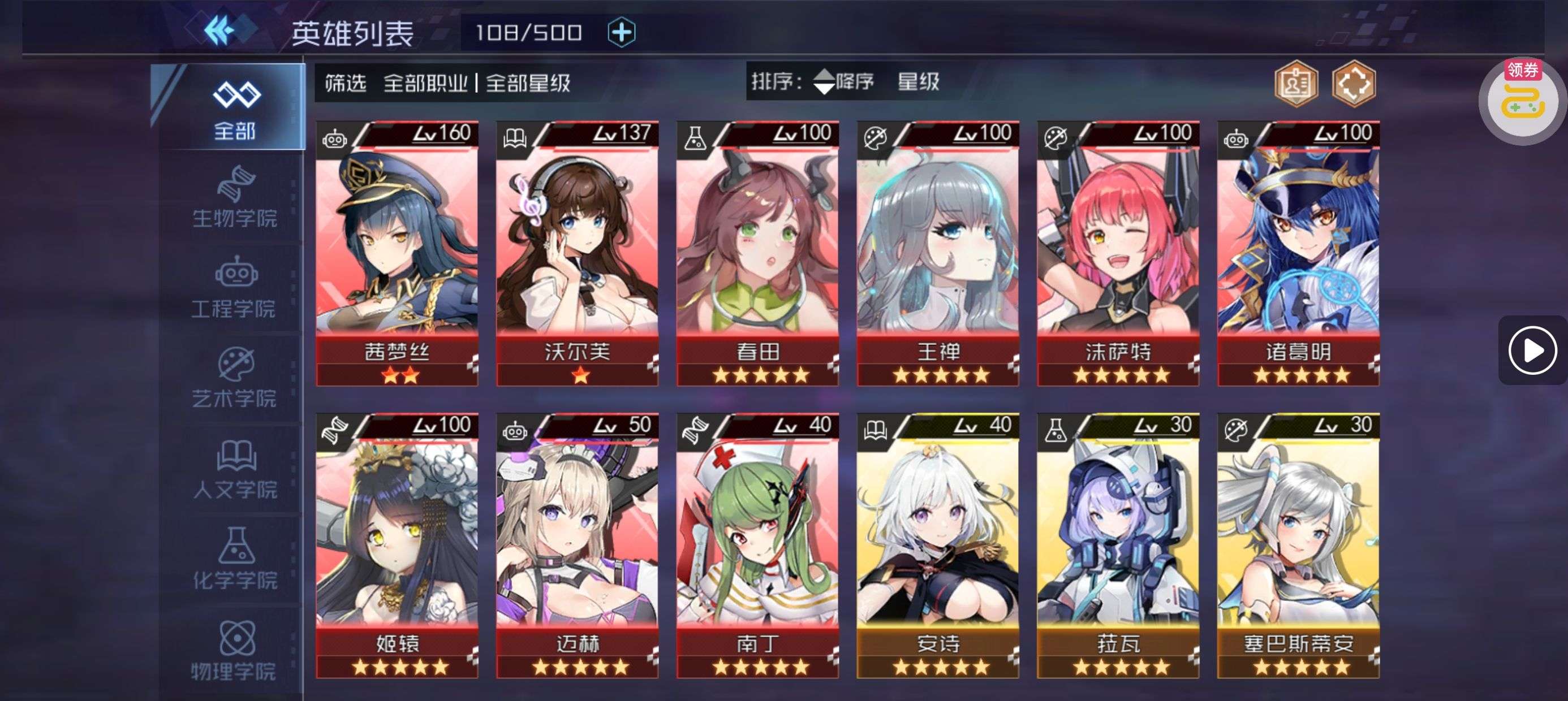Open the ID card hexagon icon
The image size is (1568, 701).
click(x=1296, y=84)
